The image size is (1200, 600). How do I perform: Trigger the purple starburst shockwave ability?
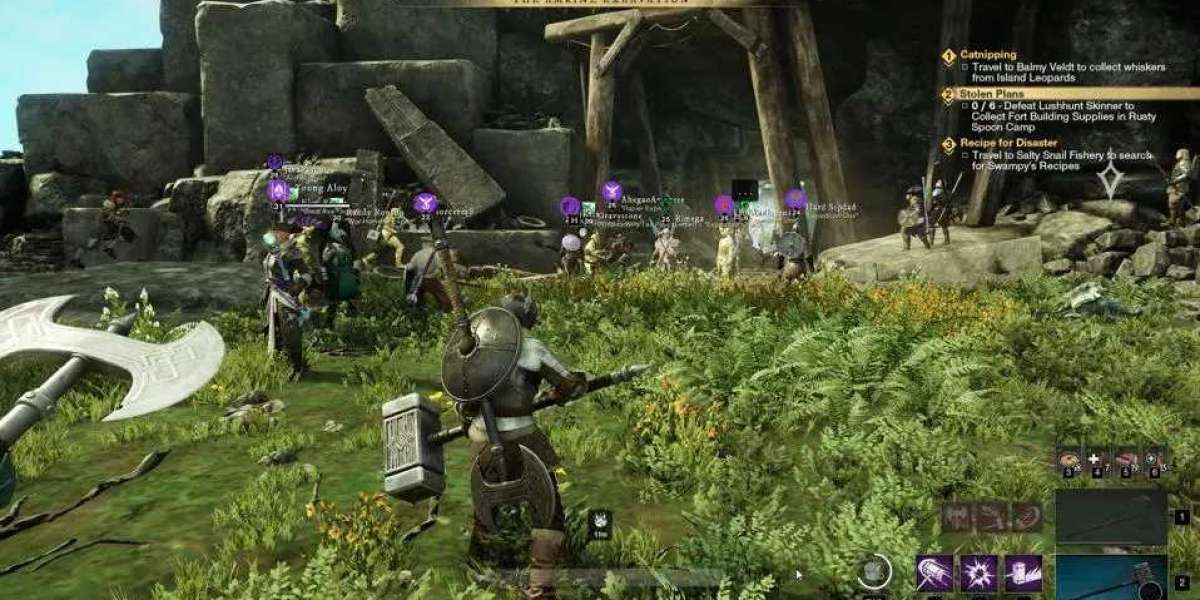[978, 573]
